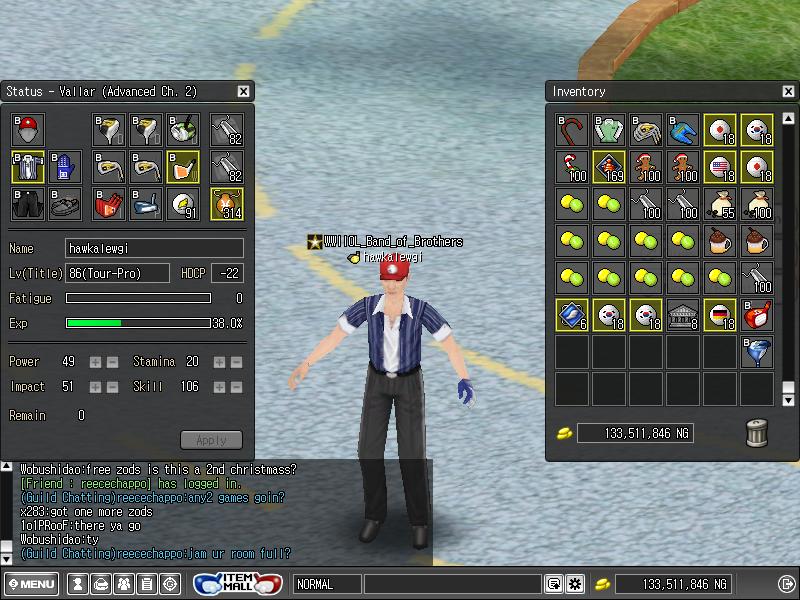The height and width of the screenshot is (600, 800).
Task: Increase the Power stat
Action: 96,361
